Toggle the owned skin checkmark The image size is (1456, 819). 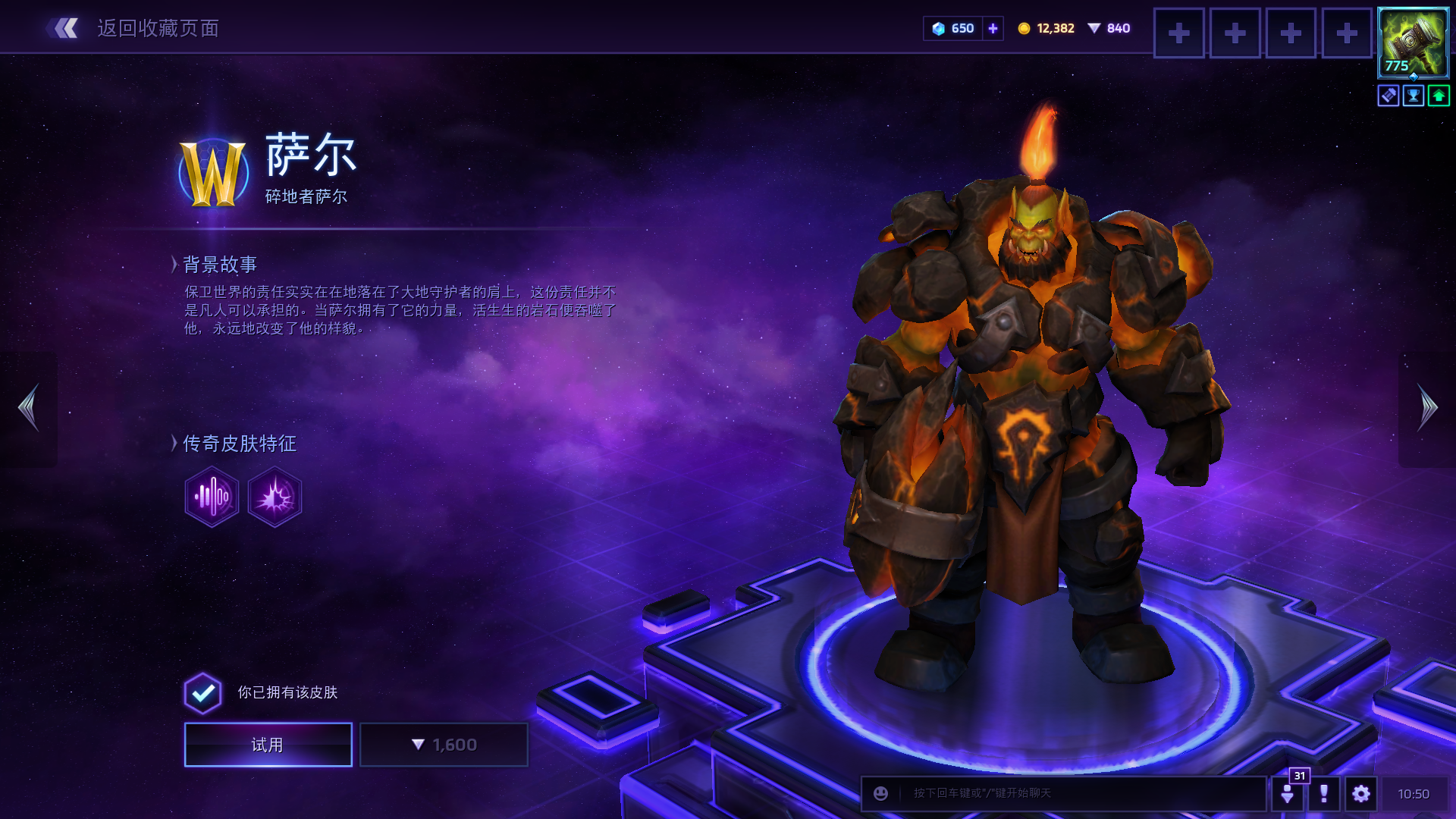[x=202, y=693]
